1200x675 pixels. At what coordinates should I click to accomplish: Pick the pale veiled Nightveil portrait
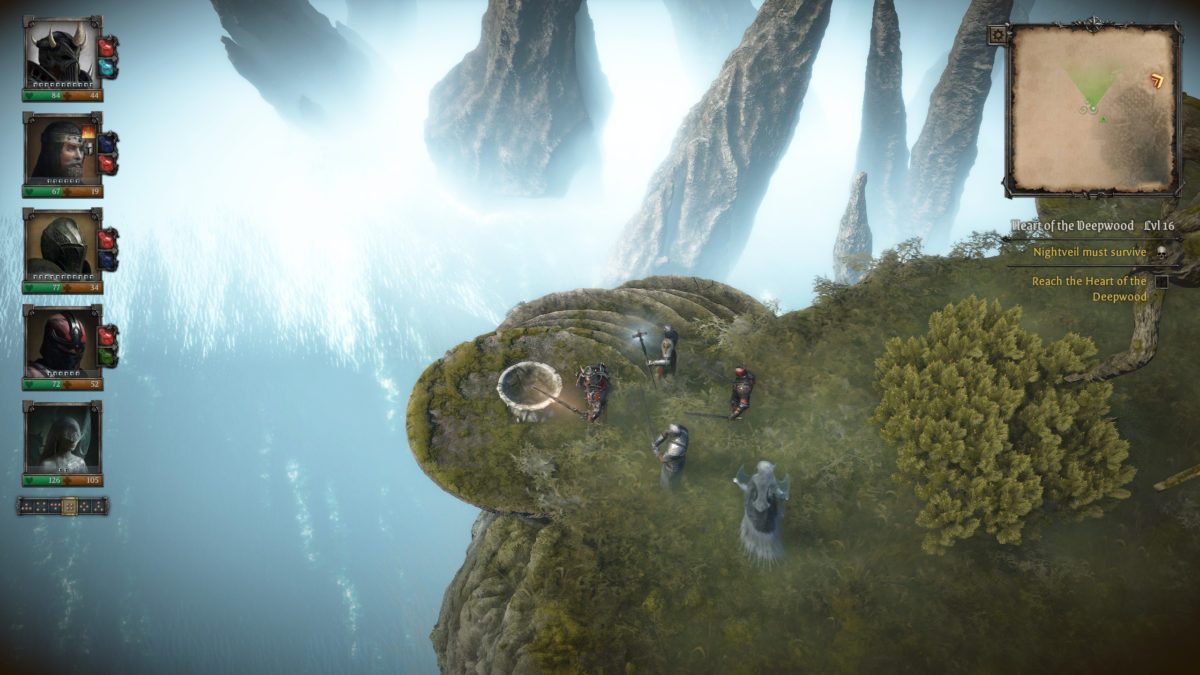pyautogui.click(x=62, y=437)
